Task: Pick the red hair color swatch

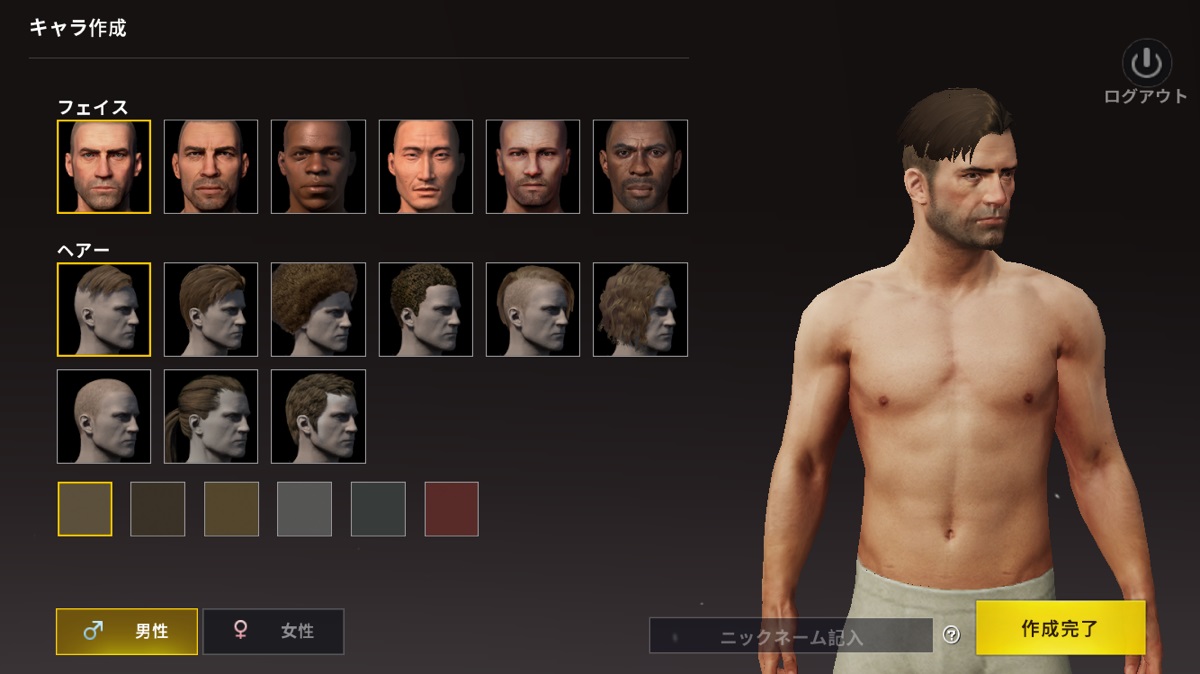Action: [451, 509]
